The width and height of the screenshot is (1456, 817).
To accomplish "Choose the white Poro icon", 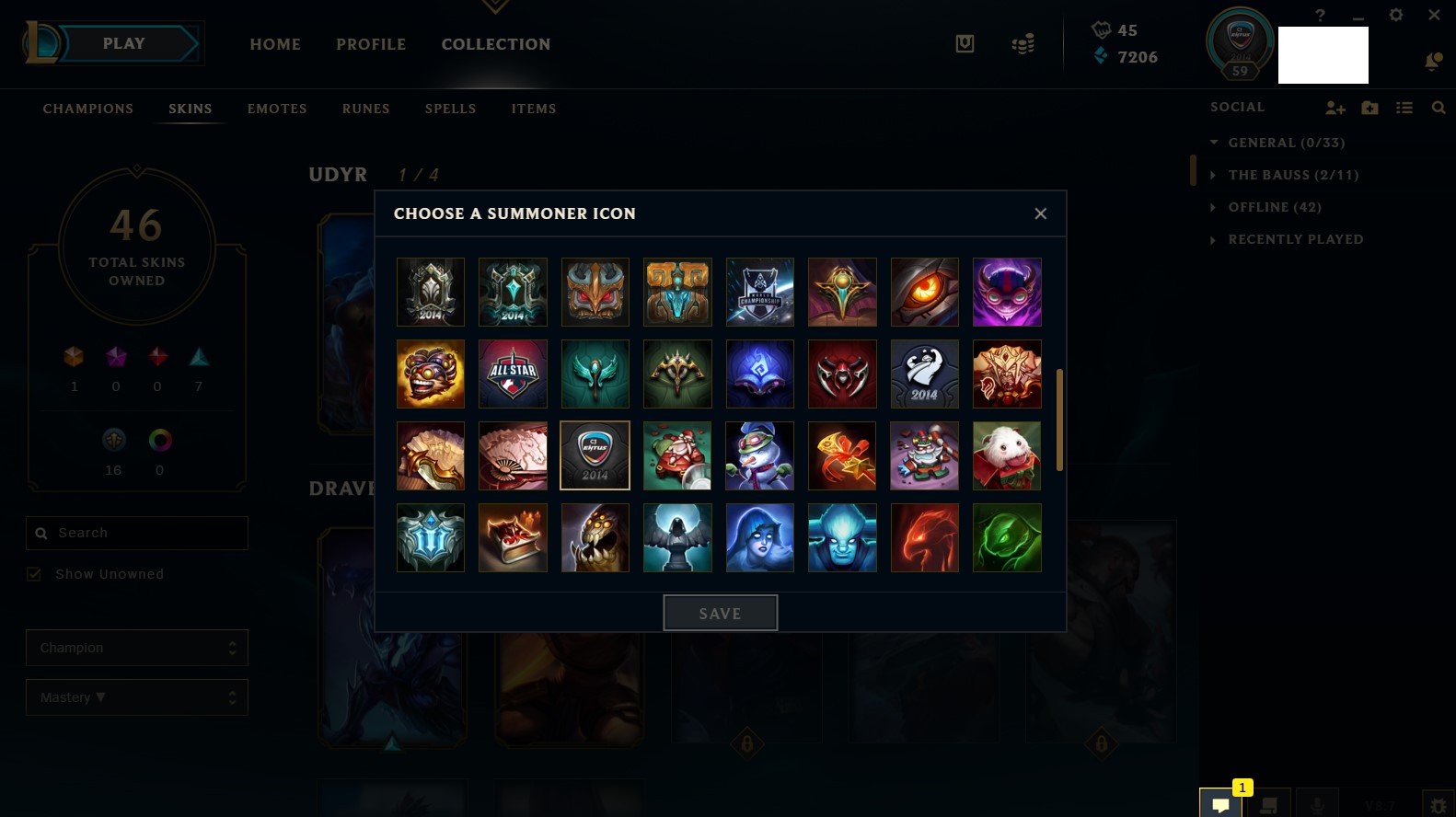I will click(1007, 455).
